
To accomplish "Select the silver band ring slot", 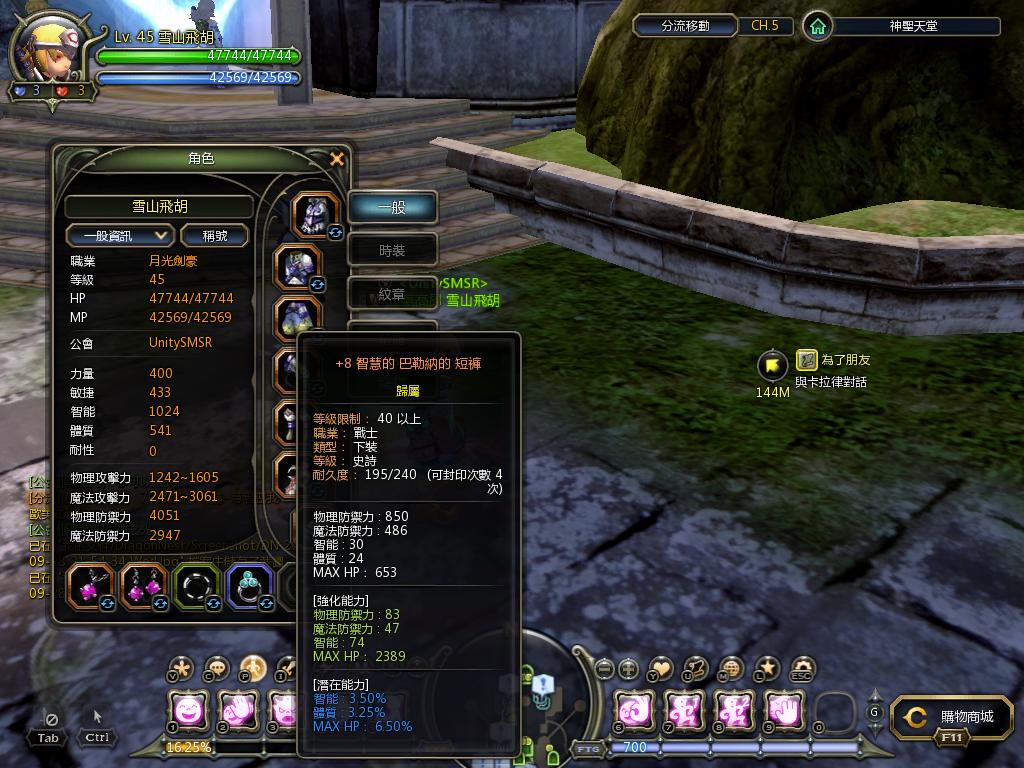I will (x=197, y=587).
